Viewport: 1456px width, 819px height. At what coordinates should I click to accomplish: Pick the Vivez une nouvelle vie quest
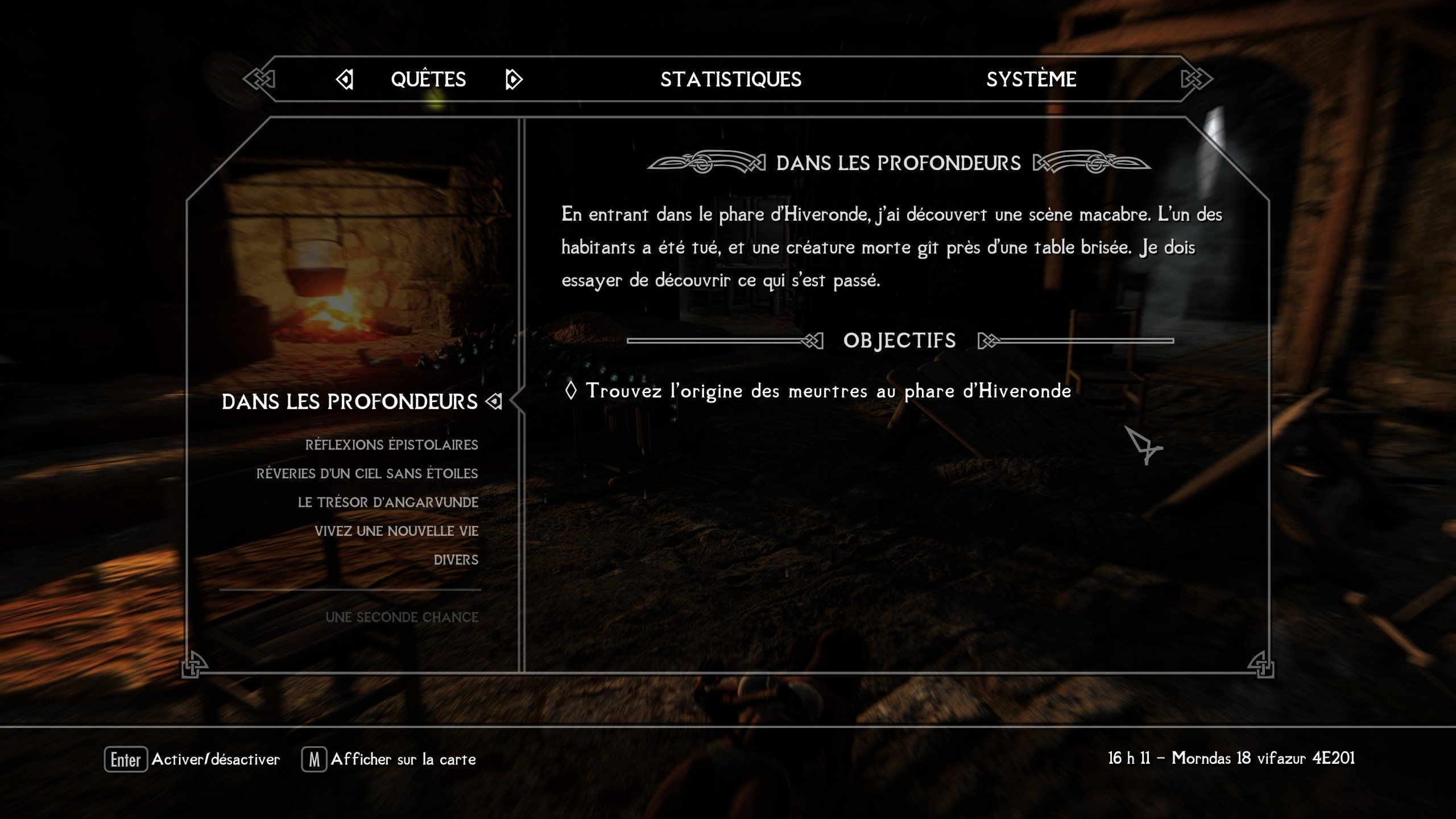click(x=396, y=531)
